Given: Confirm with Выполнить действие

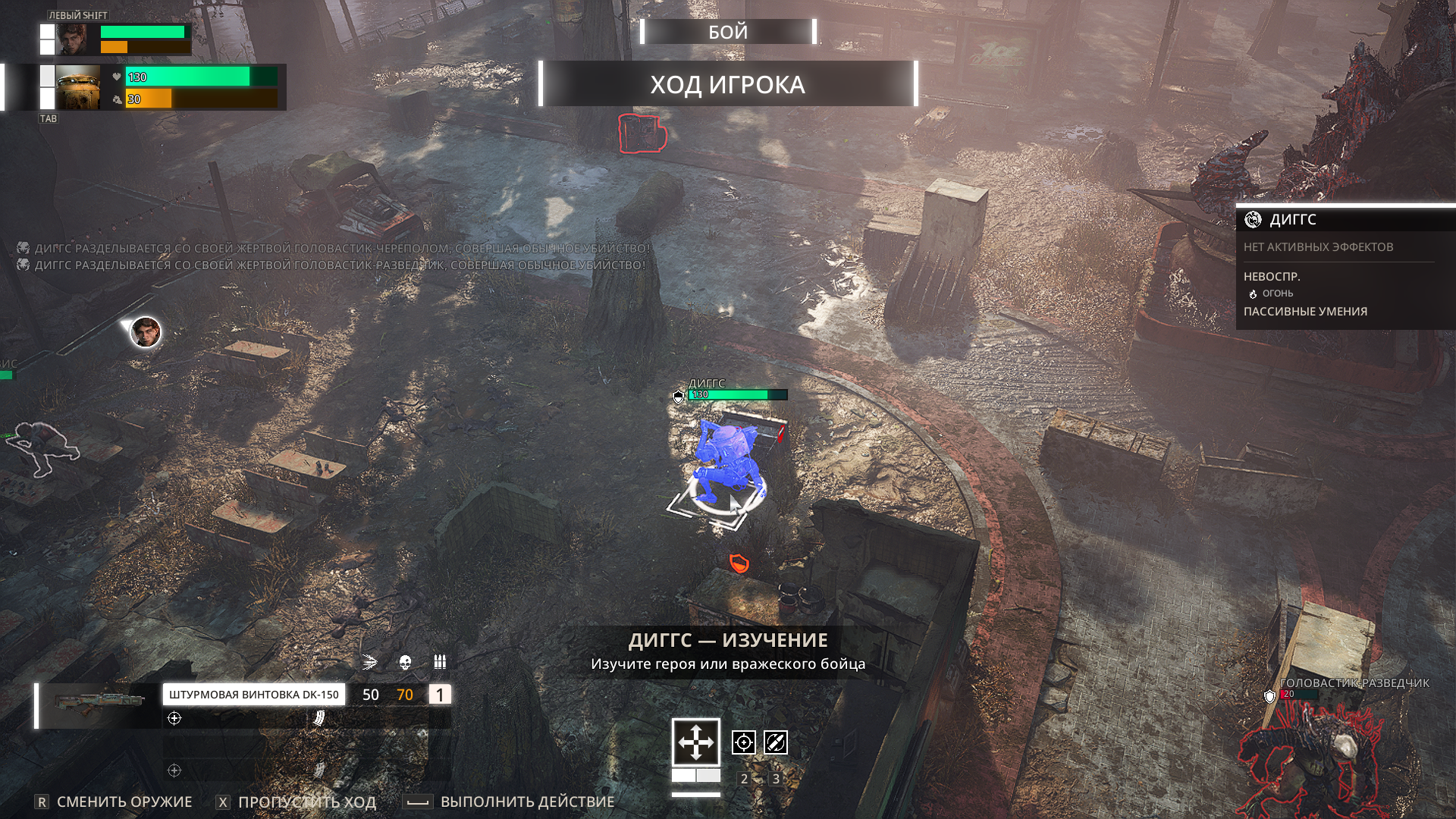Looking at the screenshot, I should pyautogui.click(x=527, y=802).
